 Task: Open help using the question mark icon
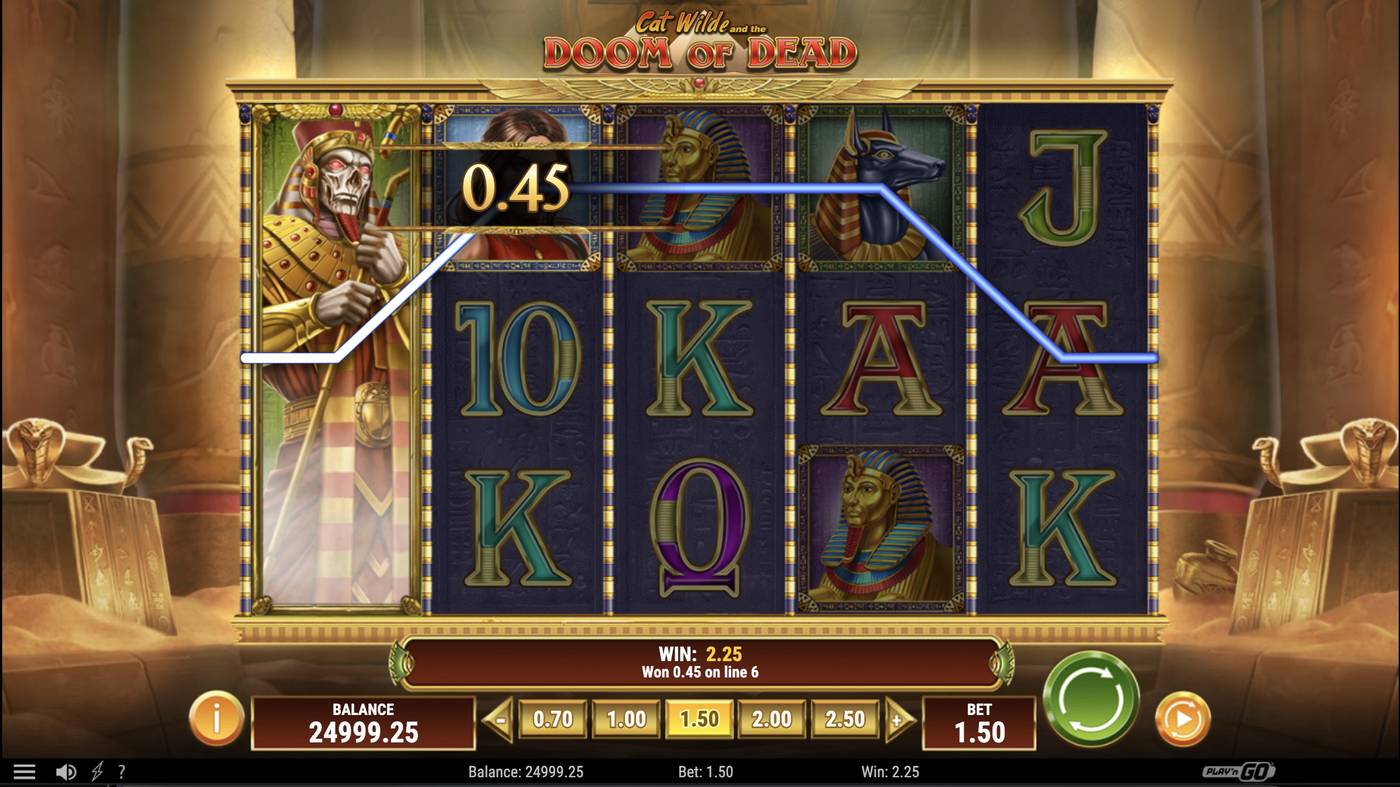[122, 770]
